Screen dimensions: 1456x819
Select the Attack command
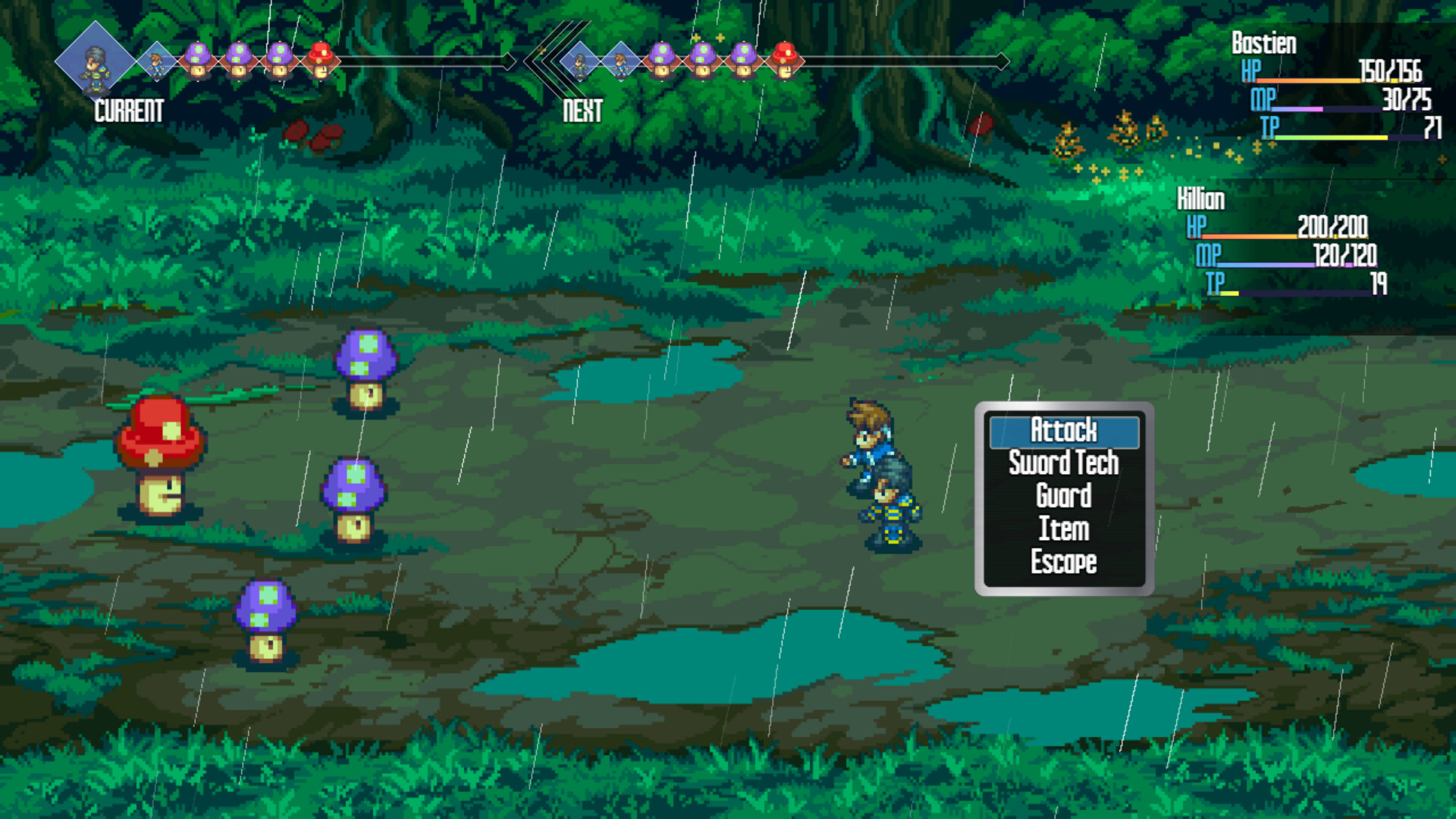coord(1063,431)
